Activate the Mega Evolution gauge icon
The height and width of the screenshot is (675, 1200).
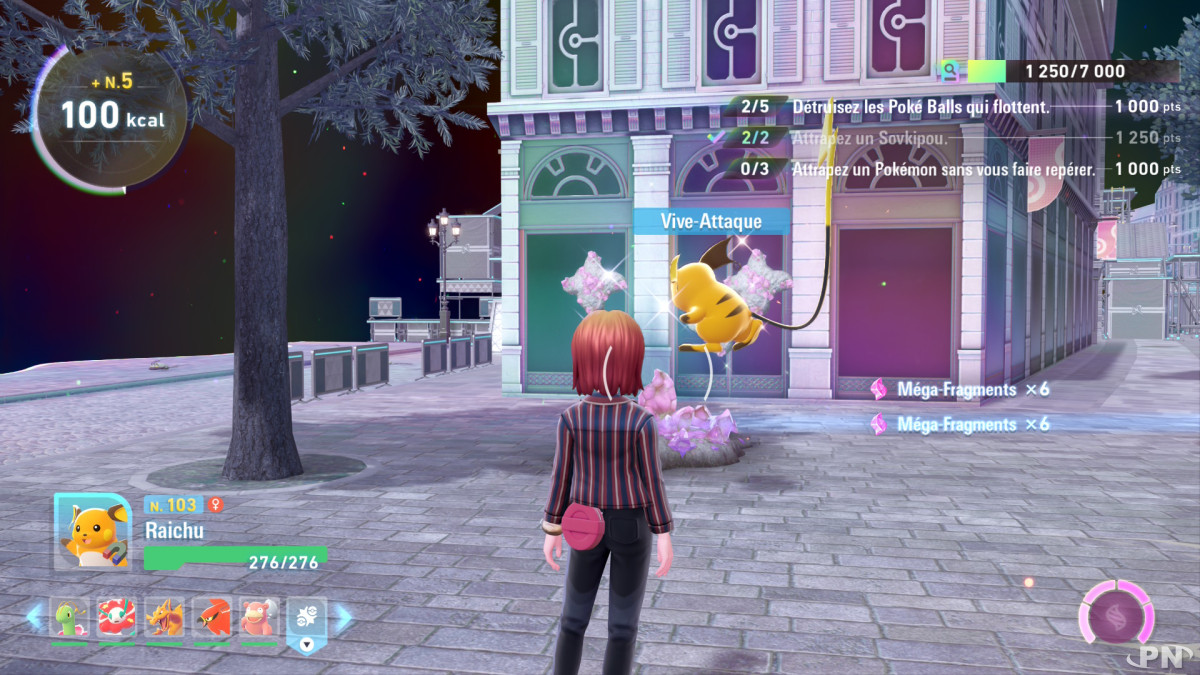[1115, 612]
